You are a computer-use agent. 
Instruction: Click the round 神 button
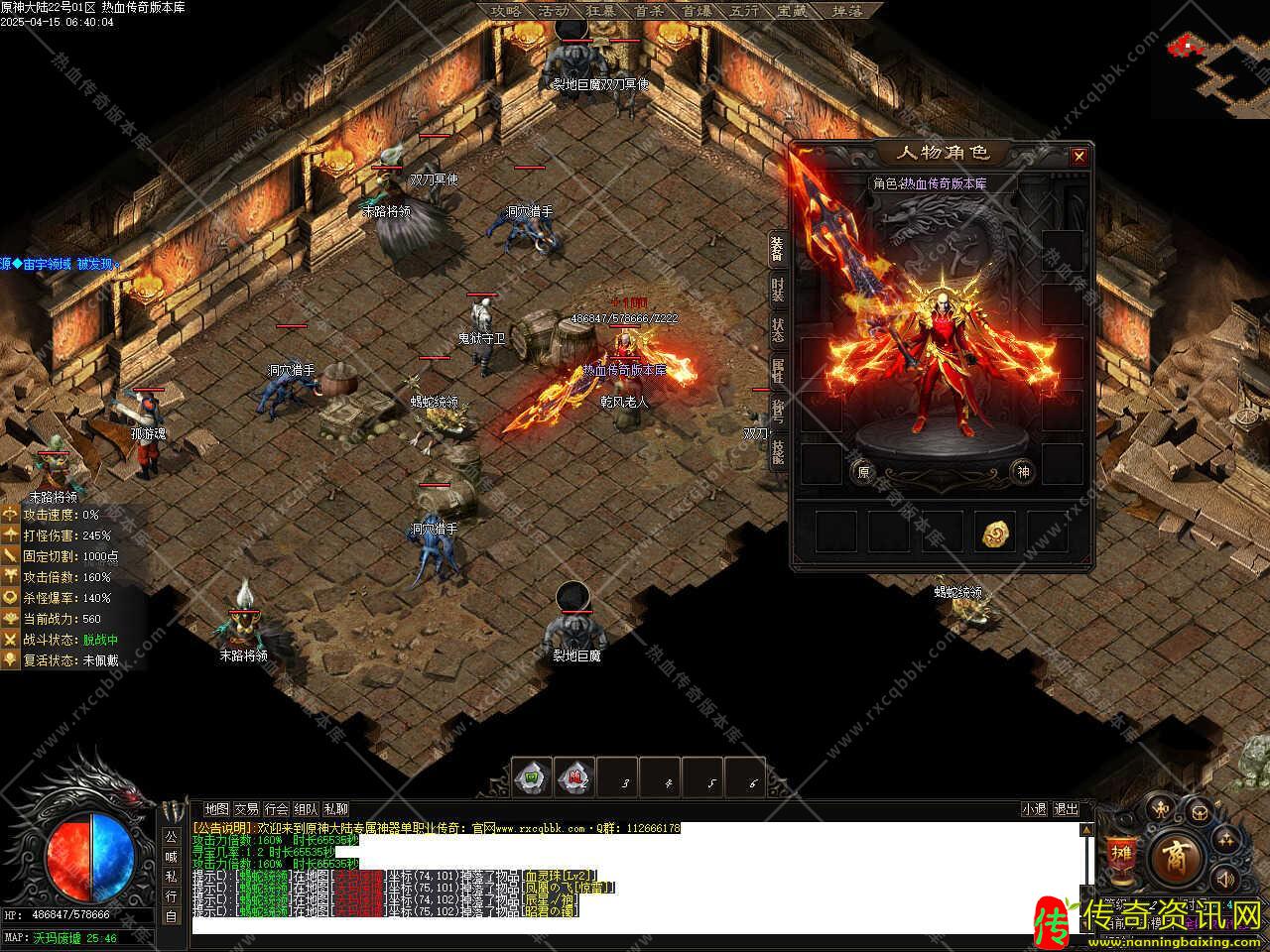click(1023, 472)
